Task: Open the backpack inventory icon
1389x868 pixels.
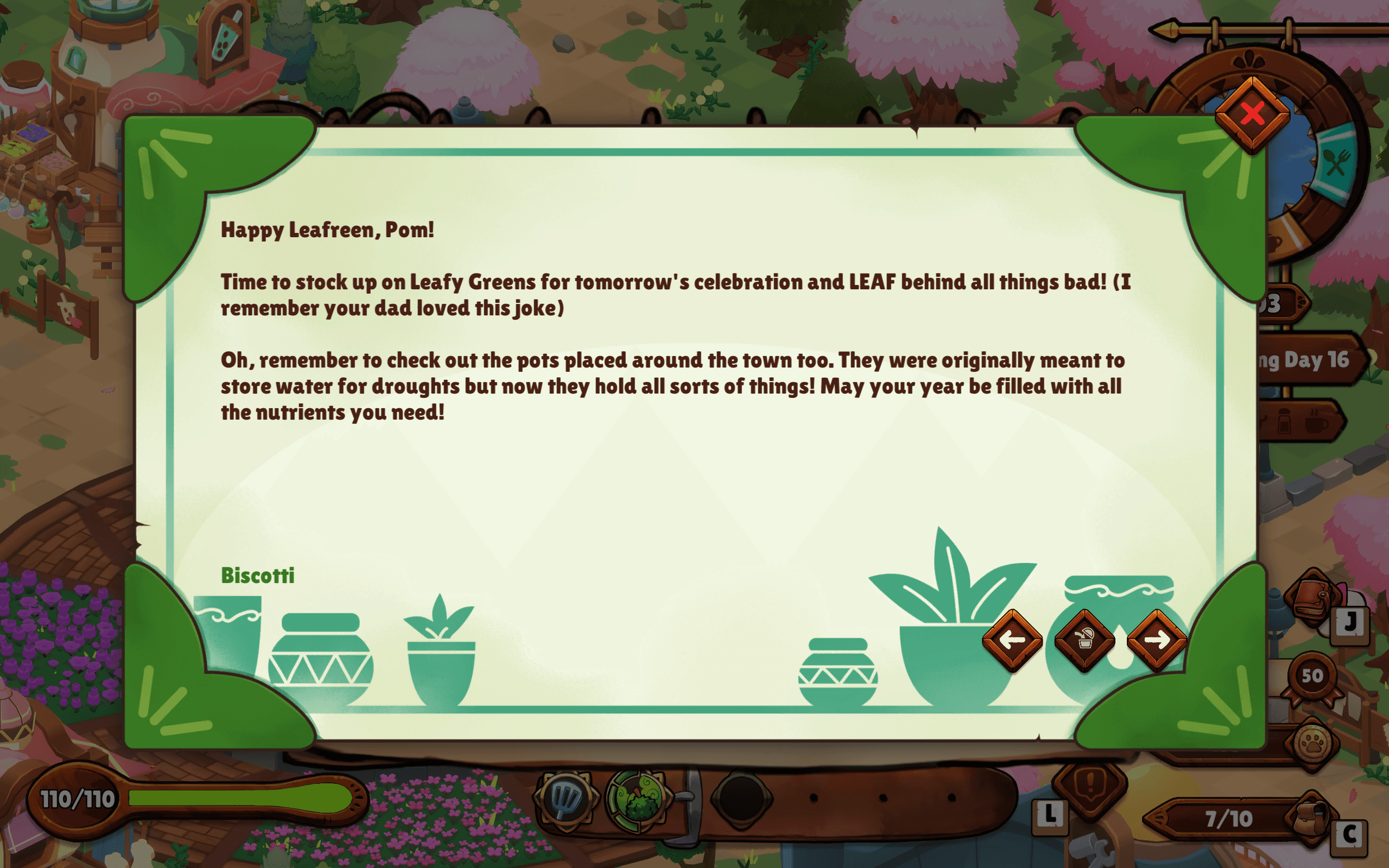Action: point(1312,818)
